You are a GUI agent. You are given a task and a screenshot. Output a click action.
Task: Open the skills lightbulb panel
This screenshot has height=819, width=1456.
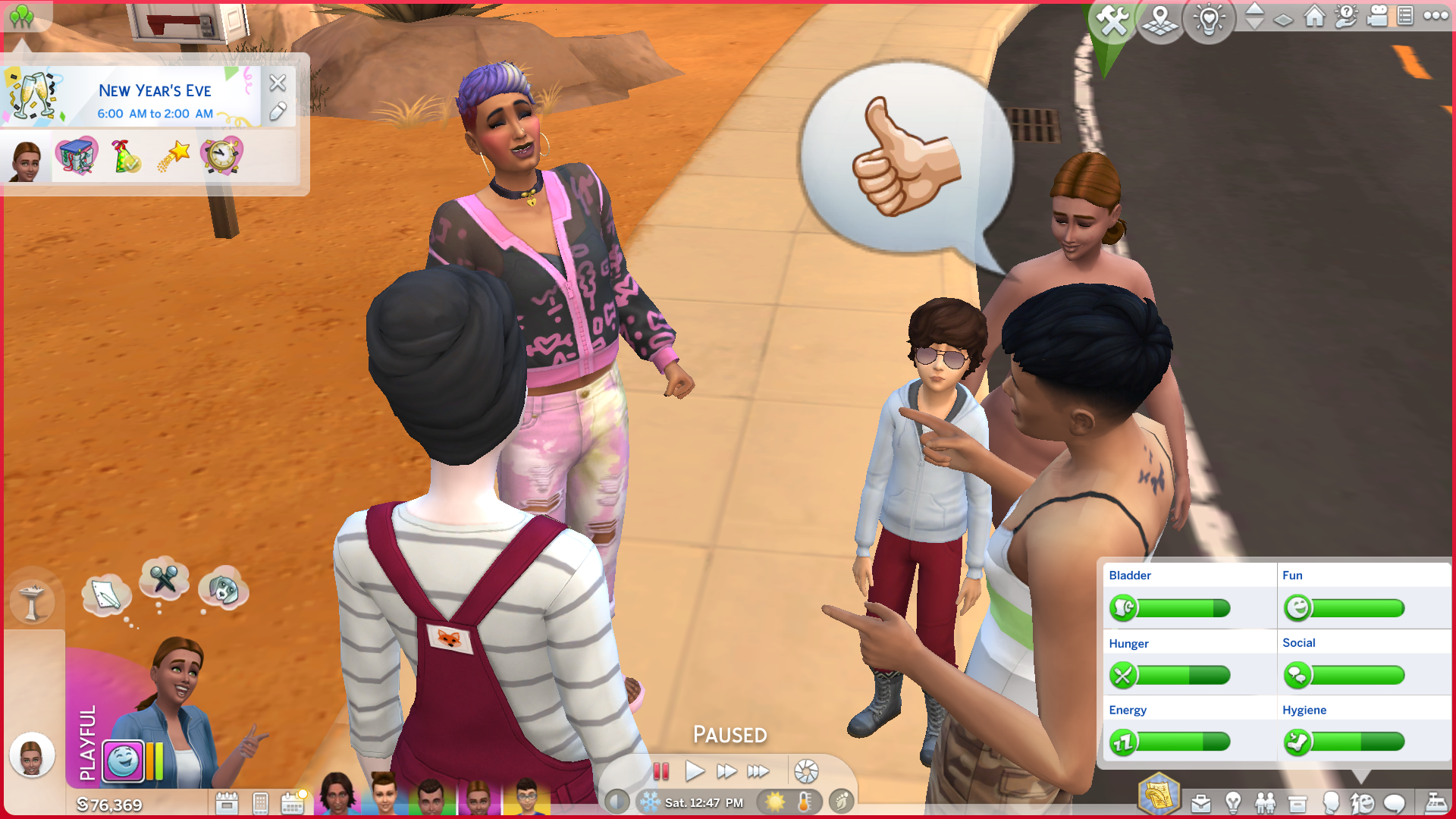click(x=1233, y=803)
